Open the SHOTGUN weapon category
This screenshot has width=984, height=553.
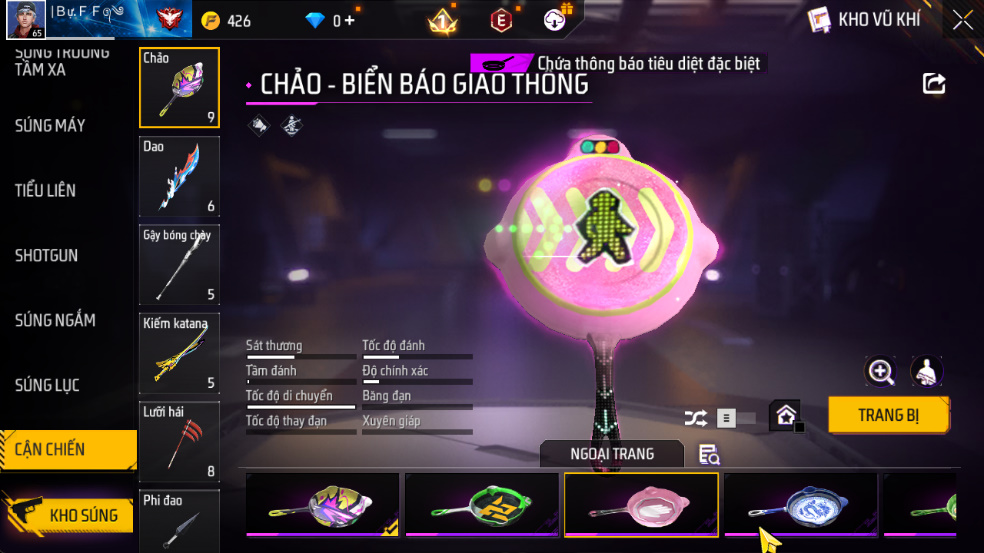(46, 256)
